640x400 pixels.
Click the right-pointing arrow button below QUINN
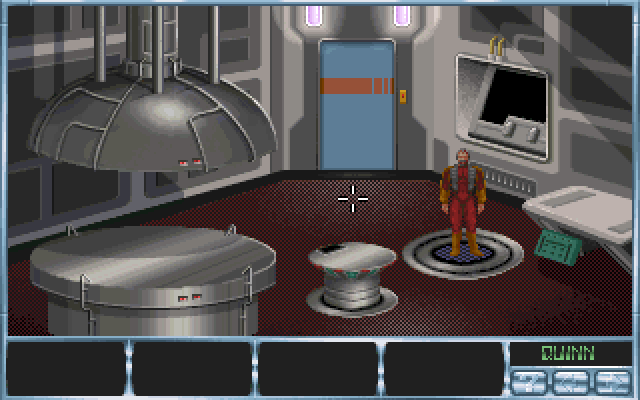point(613,382)
